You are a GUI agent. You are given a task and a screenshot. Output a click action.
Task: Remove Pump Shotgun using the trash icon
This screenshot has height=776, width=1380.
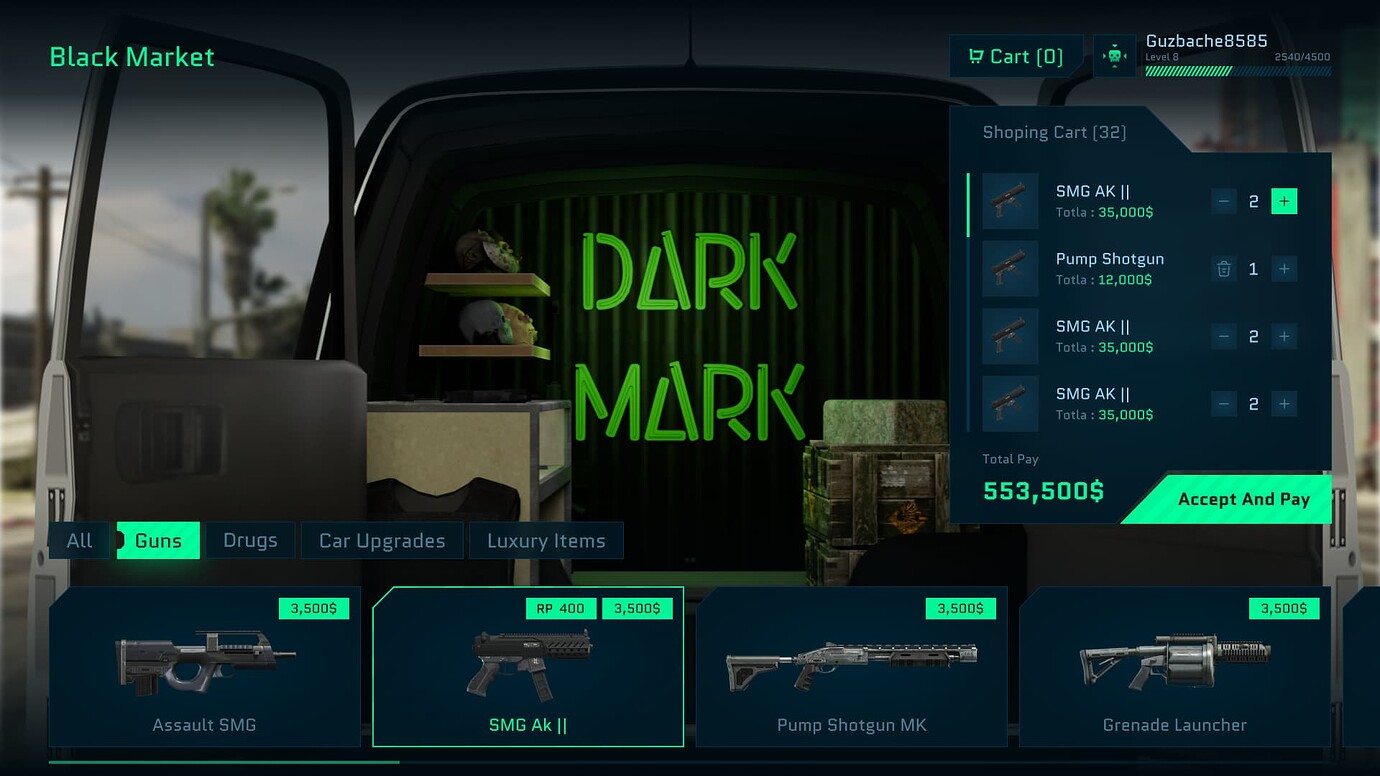[1223, 269]
